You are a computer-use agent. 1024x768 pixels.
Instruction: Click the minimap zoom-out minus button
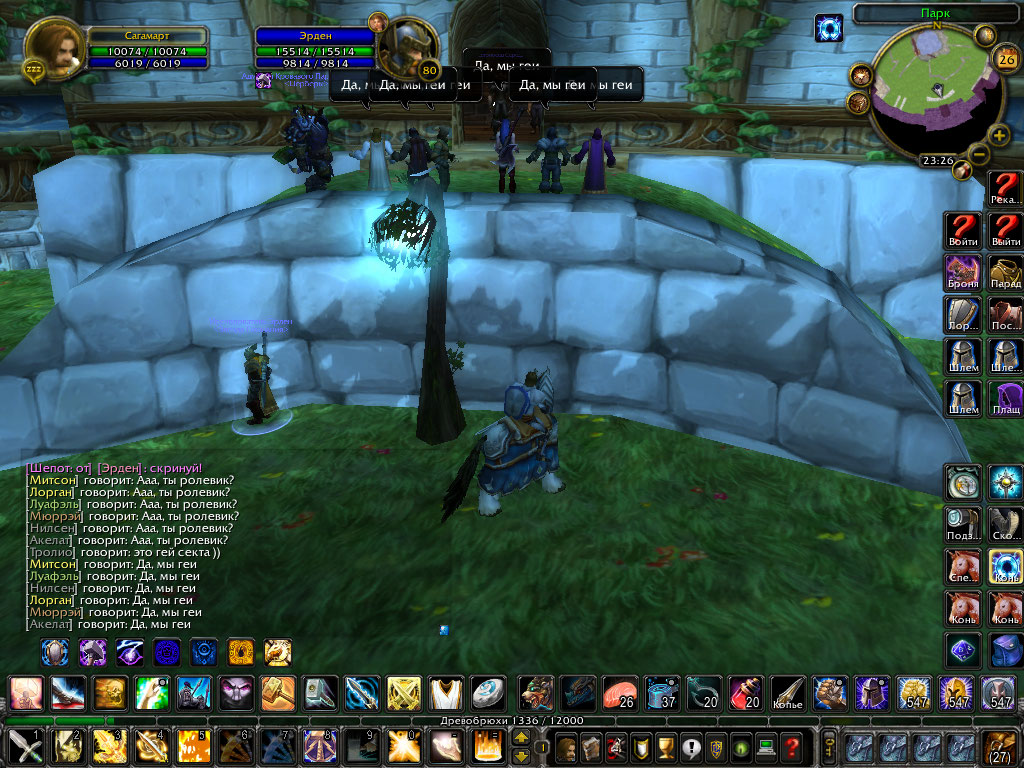coord(979,154)
